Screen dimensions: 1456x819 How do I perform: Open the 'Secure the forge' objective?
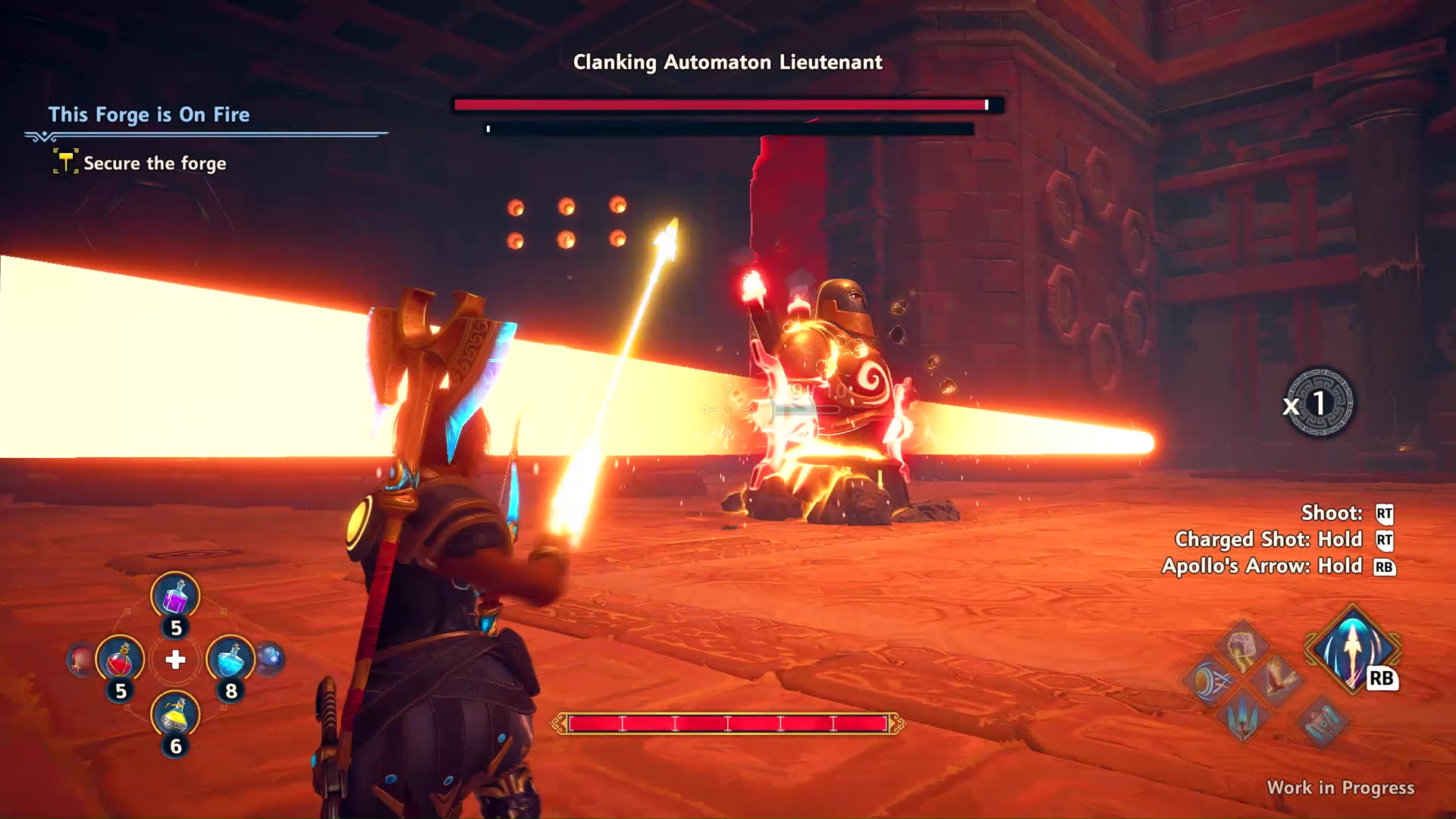(x=155, y=164)
